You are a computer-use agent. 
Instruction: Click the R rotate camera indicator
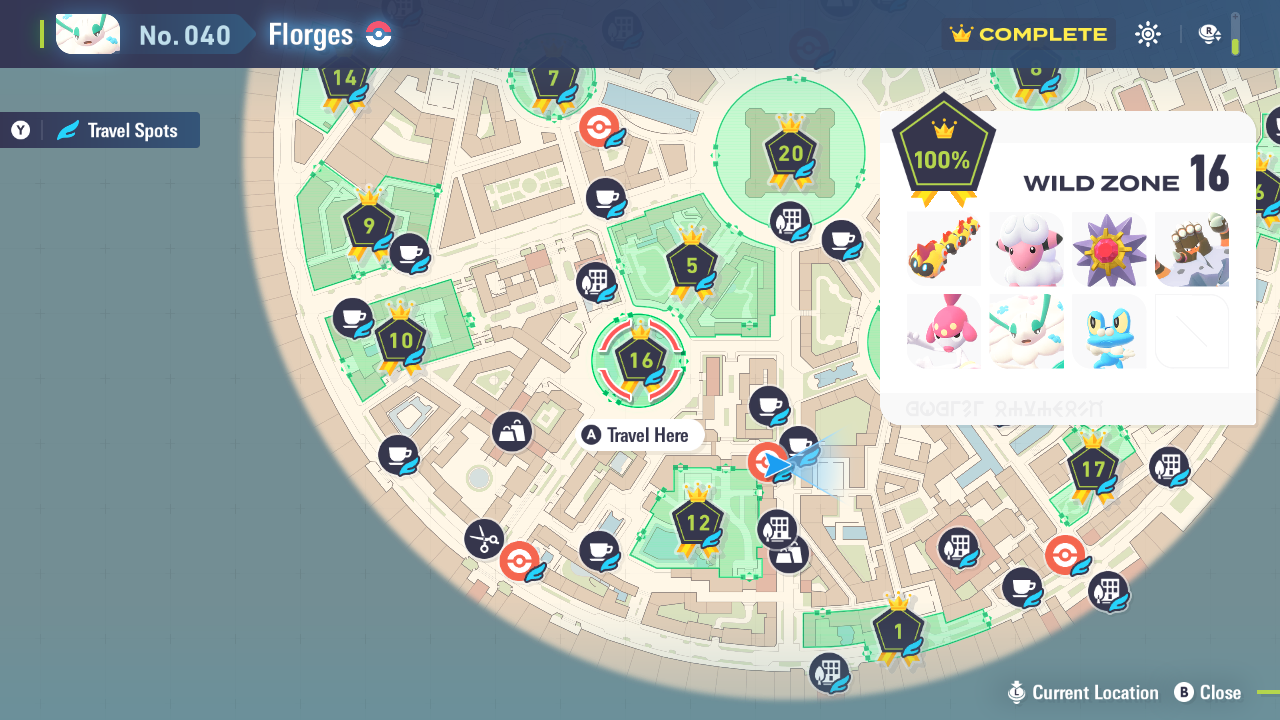click(x=1210, y=33)
